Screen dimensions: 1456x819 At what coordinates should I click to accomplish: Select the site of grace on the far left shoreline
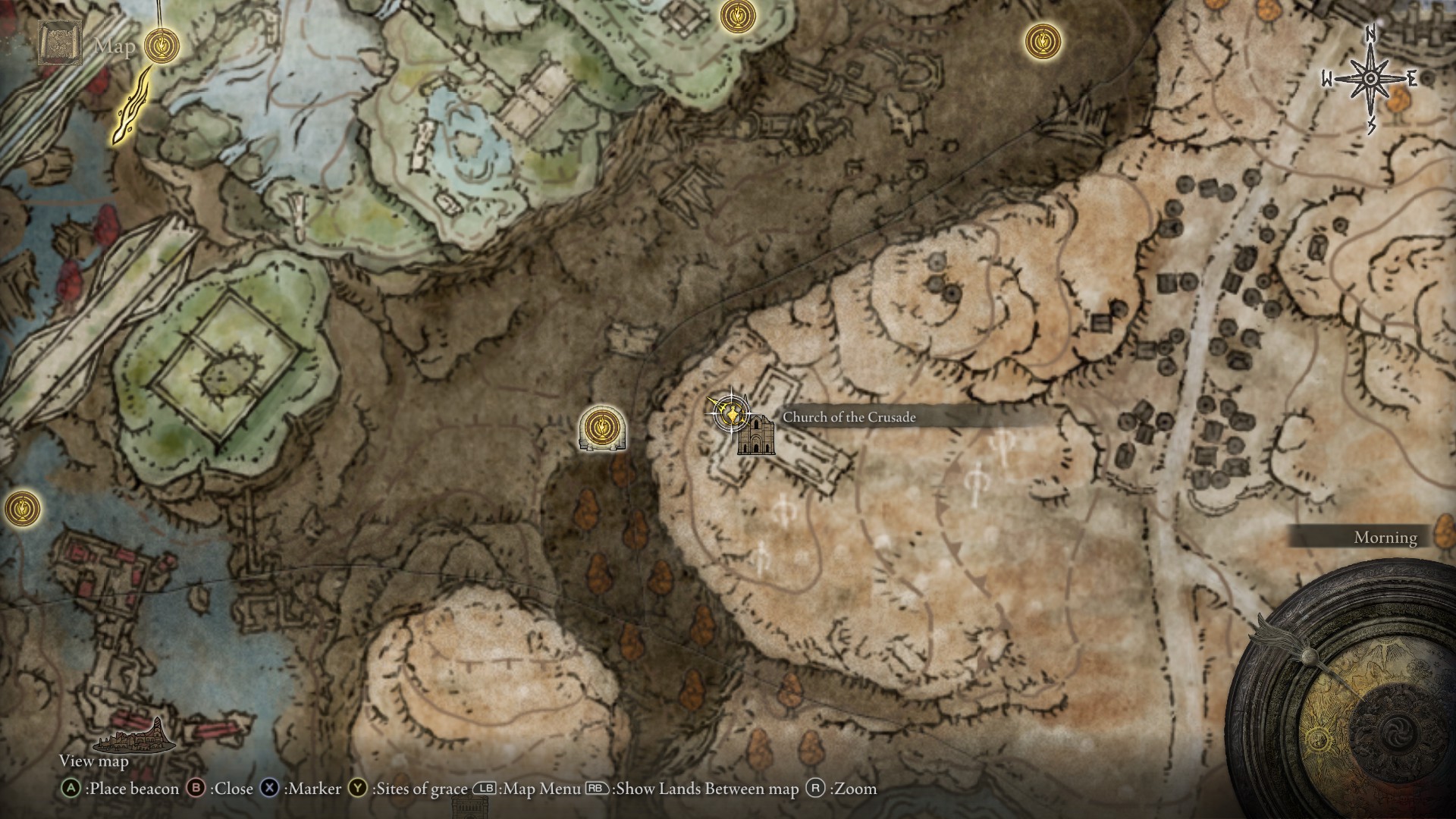coord(20,507)
